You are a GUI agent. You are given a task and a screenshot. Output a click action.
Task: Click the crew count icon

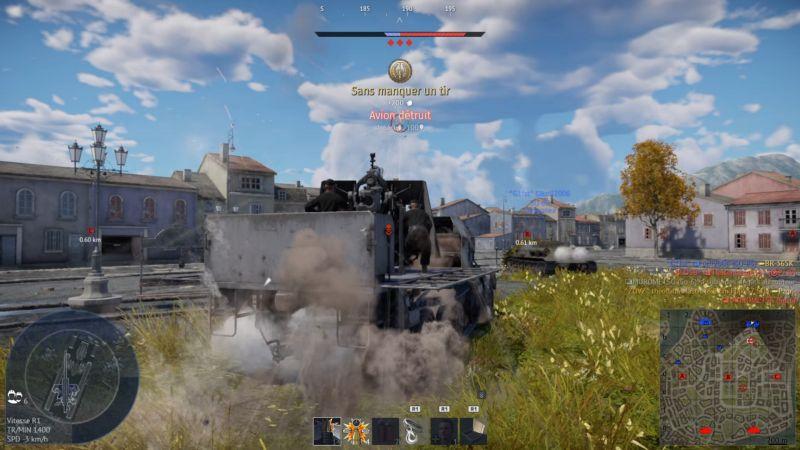coord(14,396)
